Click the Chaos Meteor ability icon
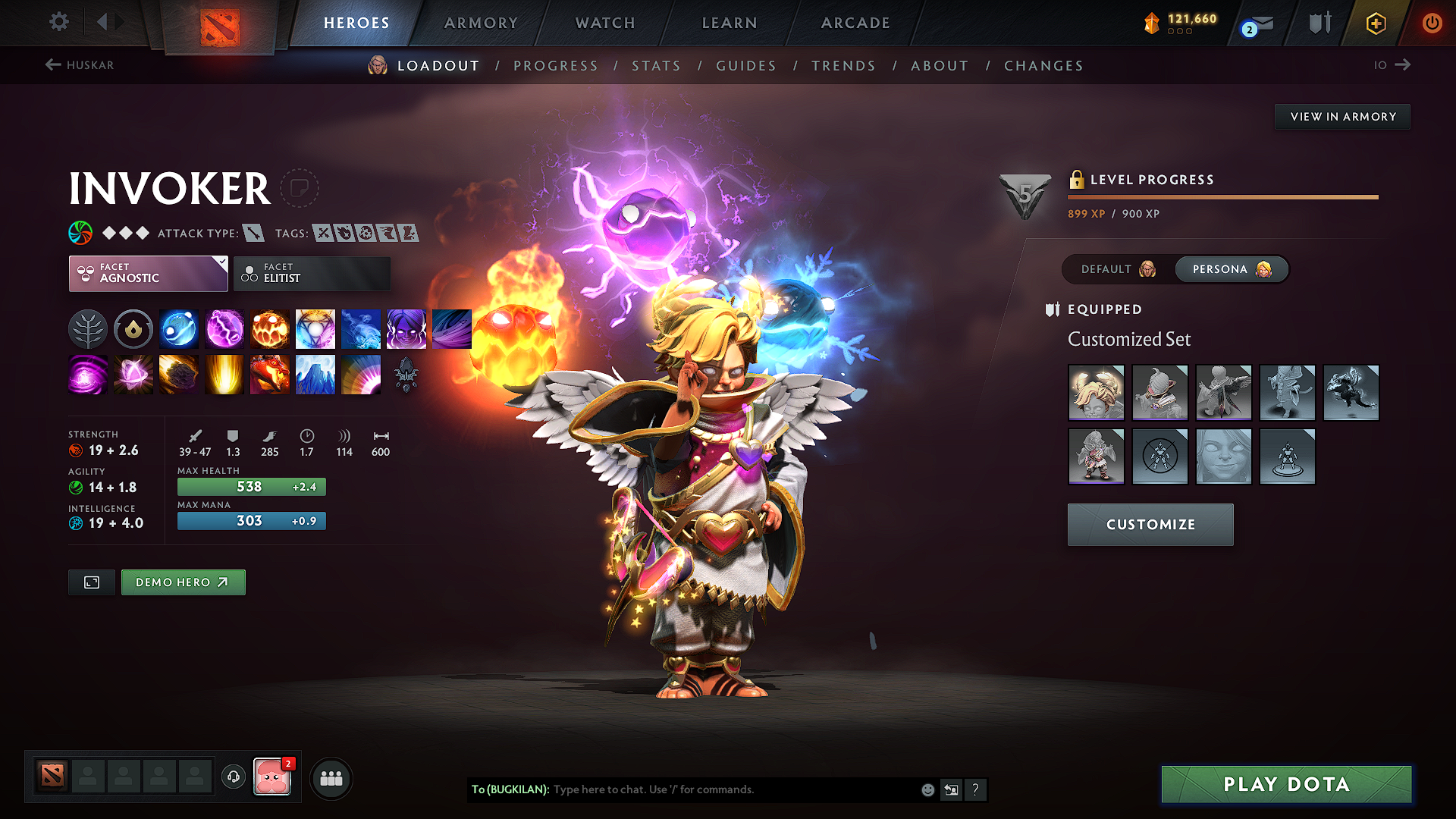Screen dimensions: 1456x819 click(179, 375)
